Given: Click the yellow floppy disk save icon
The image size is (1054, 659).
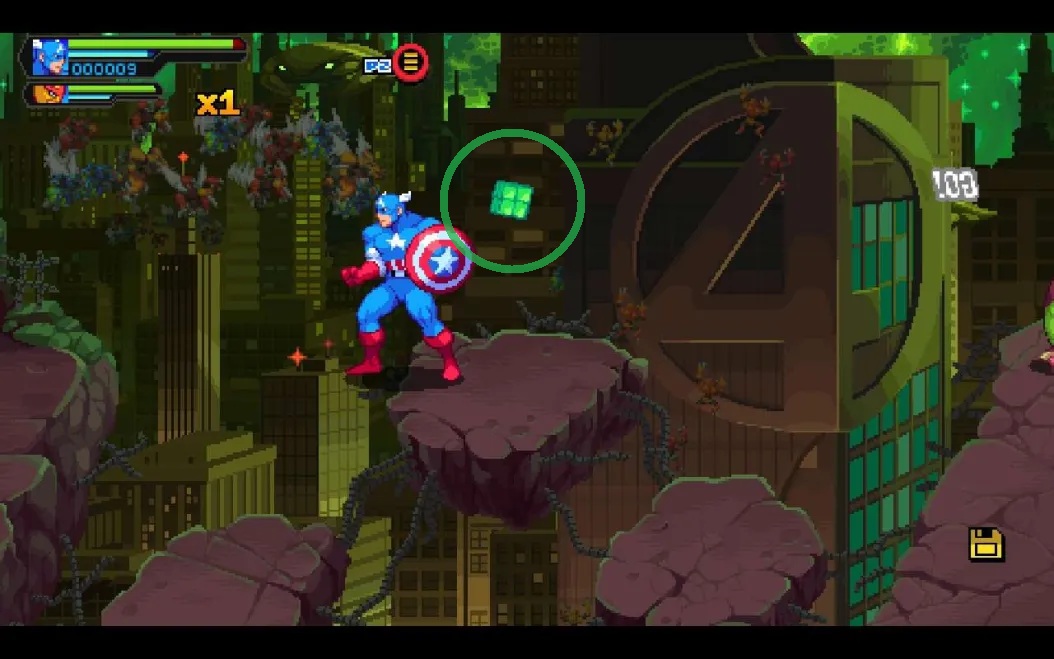Looking at the screenshot, I should point(985,544).
